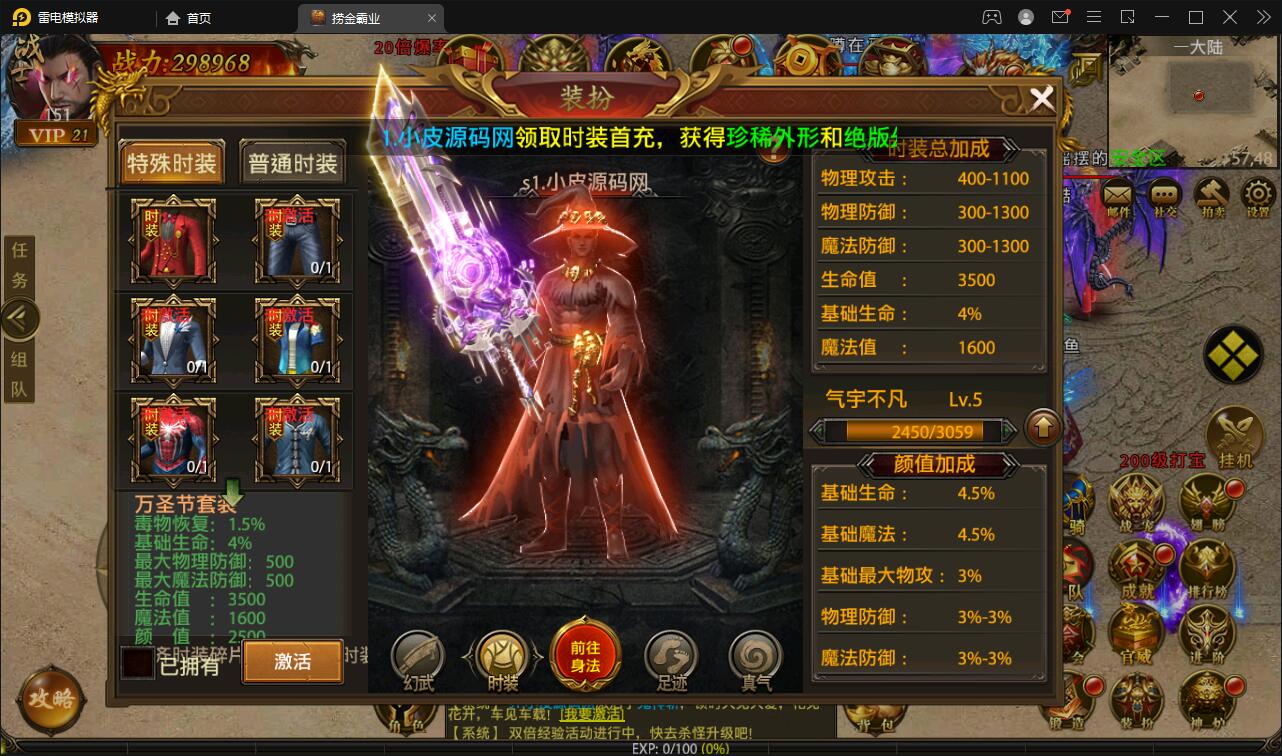1282x756 pixels.
Task: Select the 足迹 footprint icon
Action: pos(671,655)
